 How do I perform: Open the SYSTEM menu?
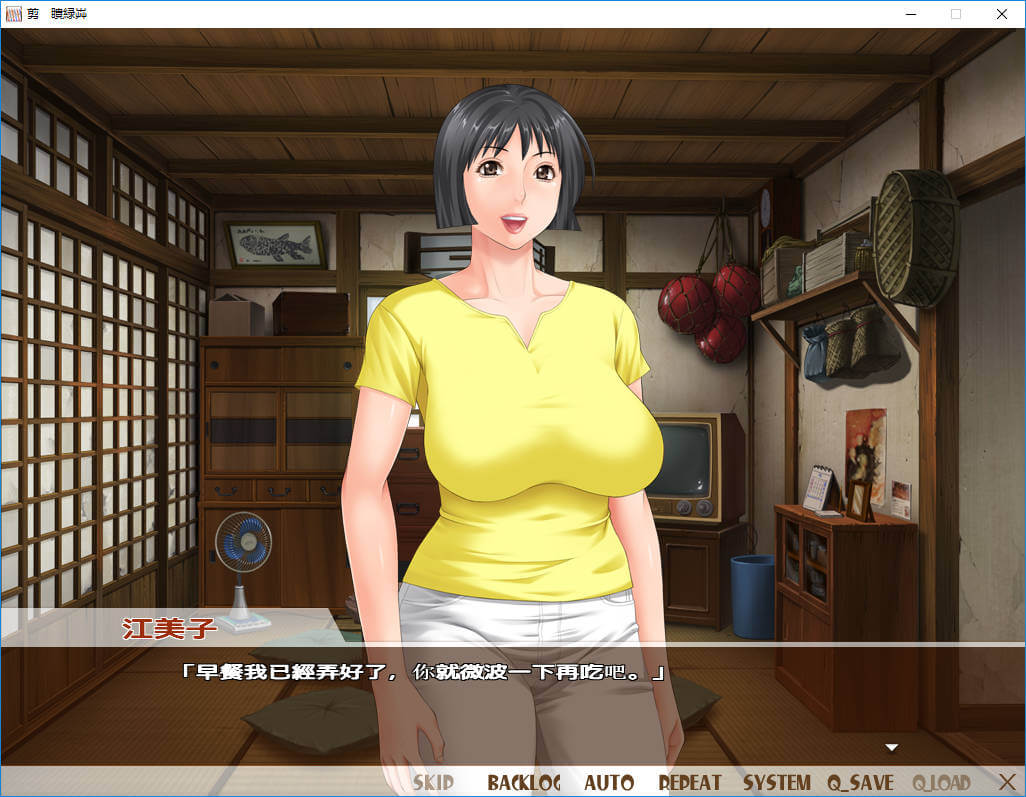(x=776, y=782)
